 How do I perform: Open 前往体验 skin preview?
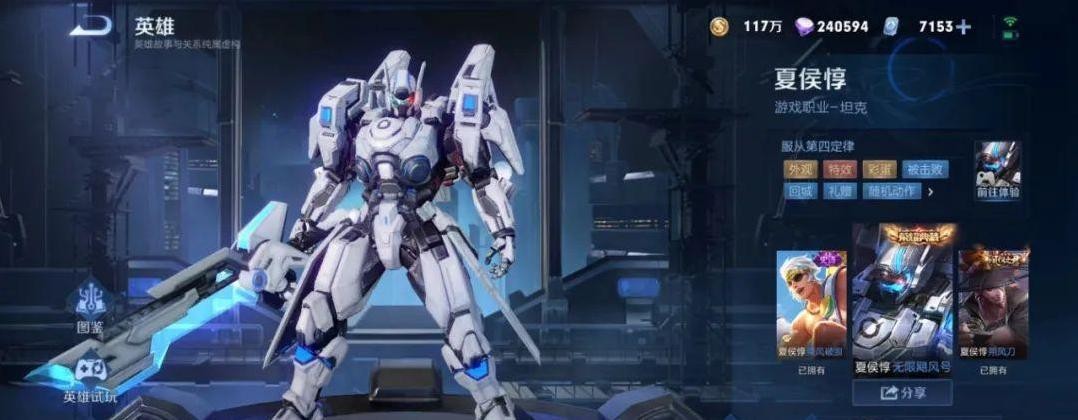997,170
